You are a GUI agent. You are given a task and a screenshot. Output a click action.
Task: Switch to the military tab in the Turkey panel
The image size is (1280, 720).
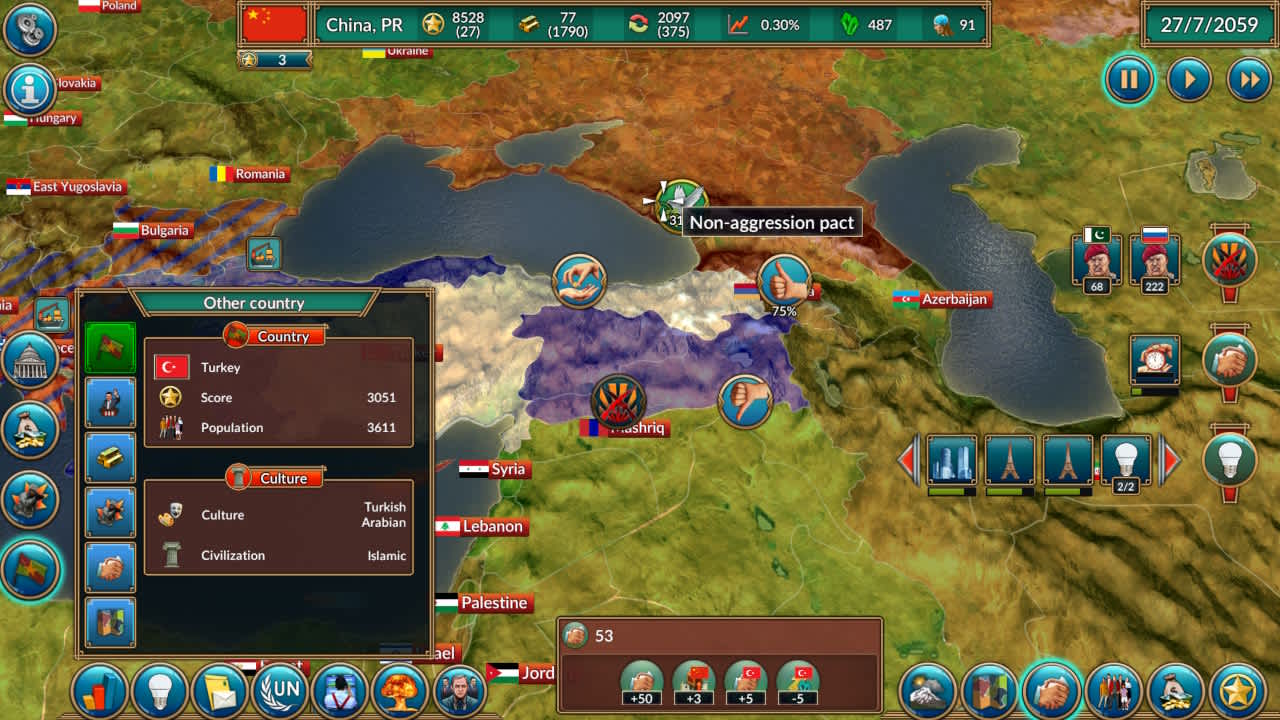[x=110, y=511]
